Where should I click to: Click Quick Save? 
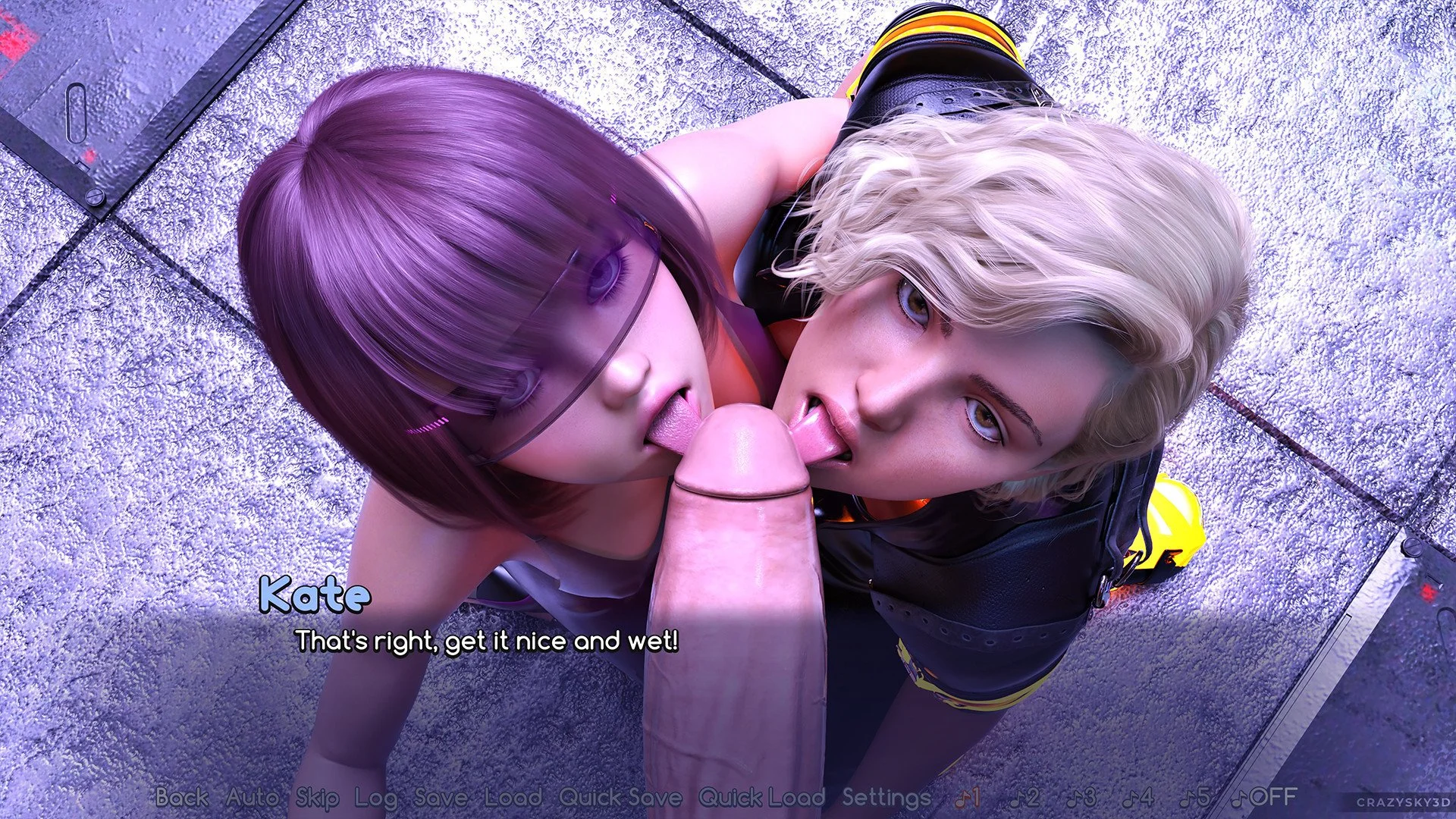tap(620, 797)
